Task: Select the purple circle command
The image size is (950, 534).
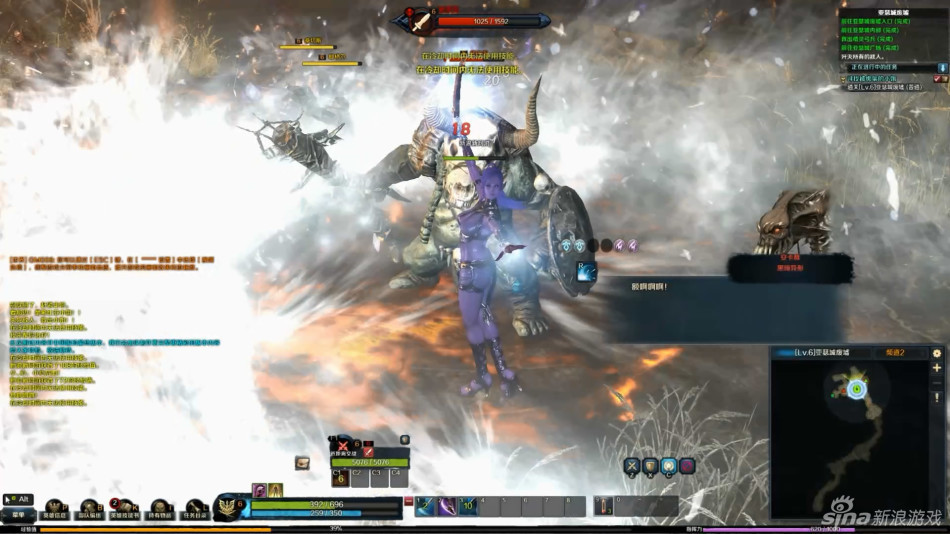Action: pos(687,466)
